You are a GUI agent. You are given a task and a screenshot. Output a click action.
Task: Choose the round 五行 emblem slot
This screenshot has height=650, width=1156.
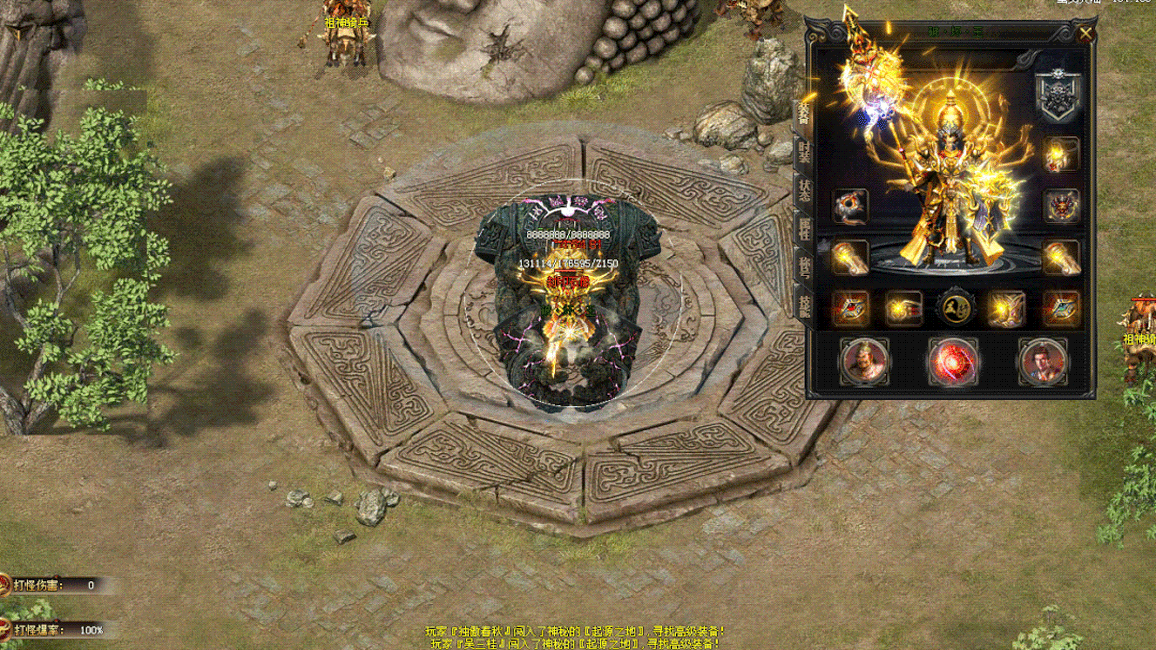(955, 309)
